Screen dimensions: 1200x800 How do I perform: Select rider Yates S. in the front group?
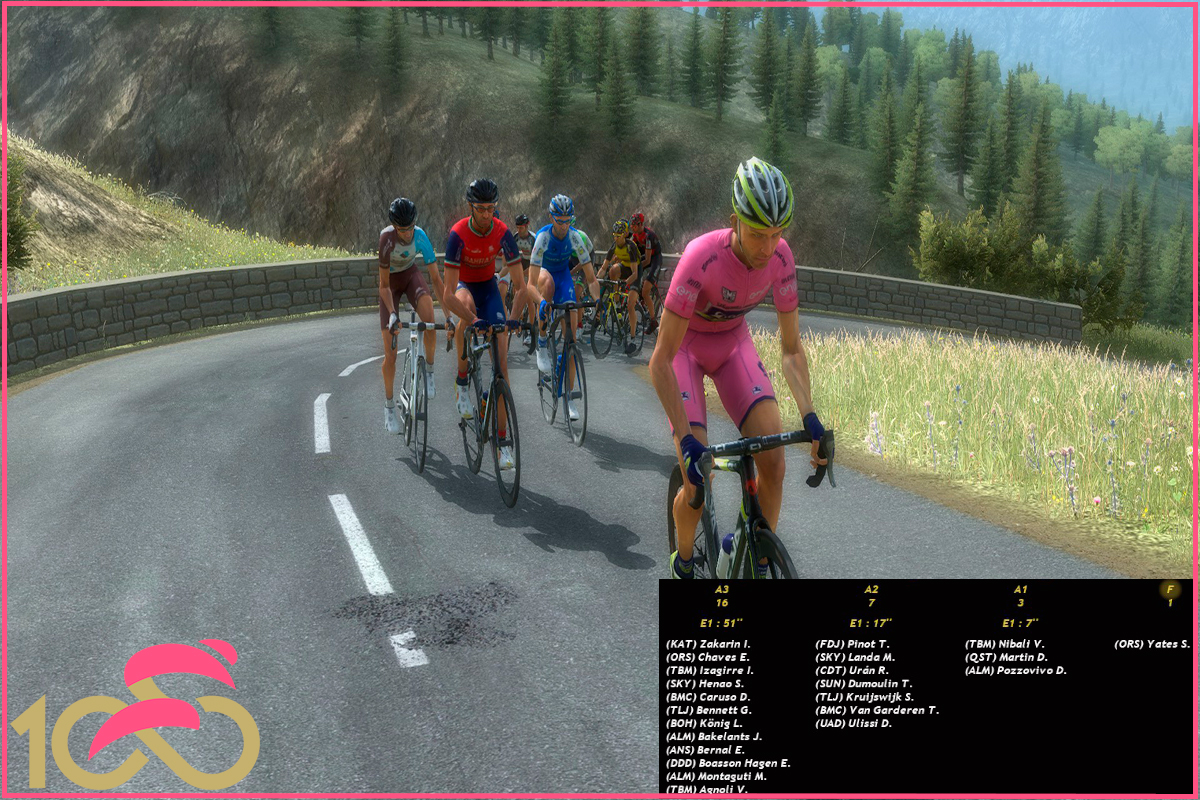[x=1152, y=644]
